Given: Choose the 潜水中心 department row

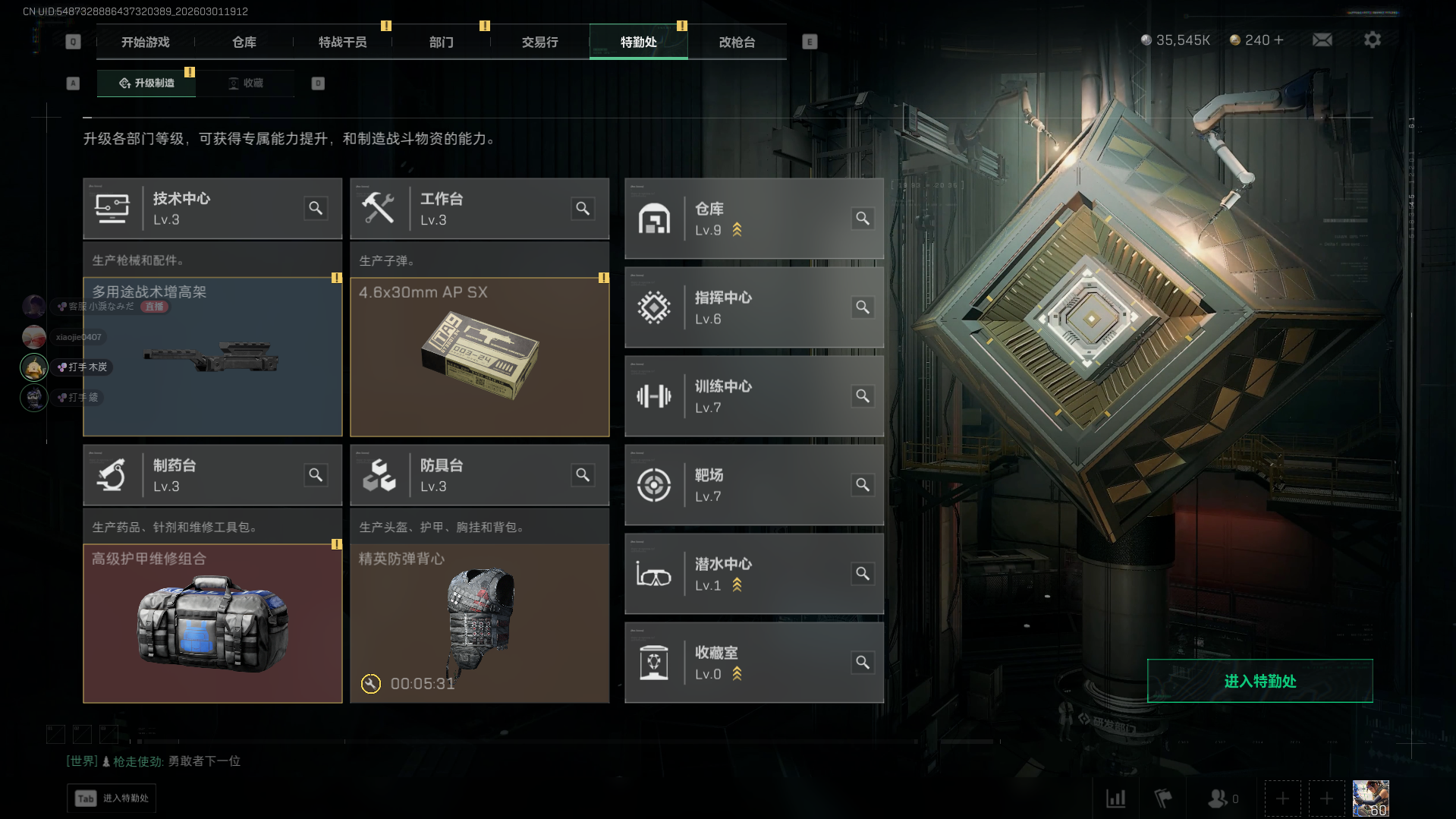Looking at the screenshot, I should [x=753, y=574].
